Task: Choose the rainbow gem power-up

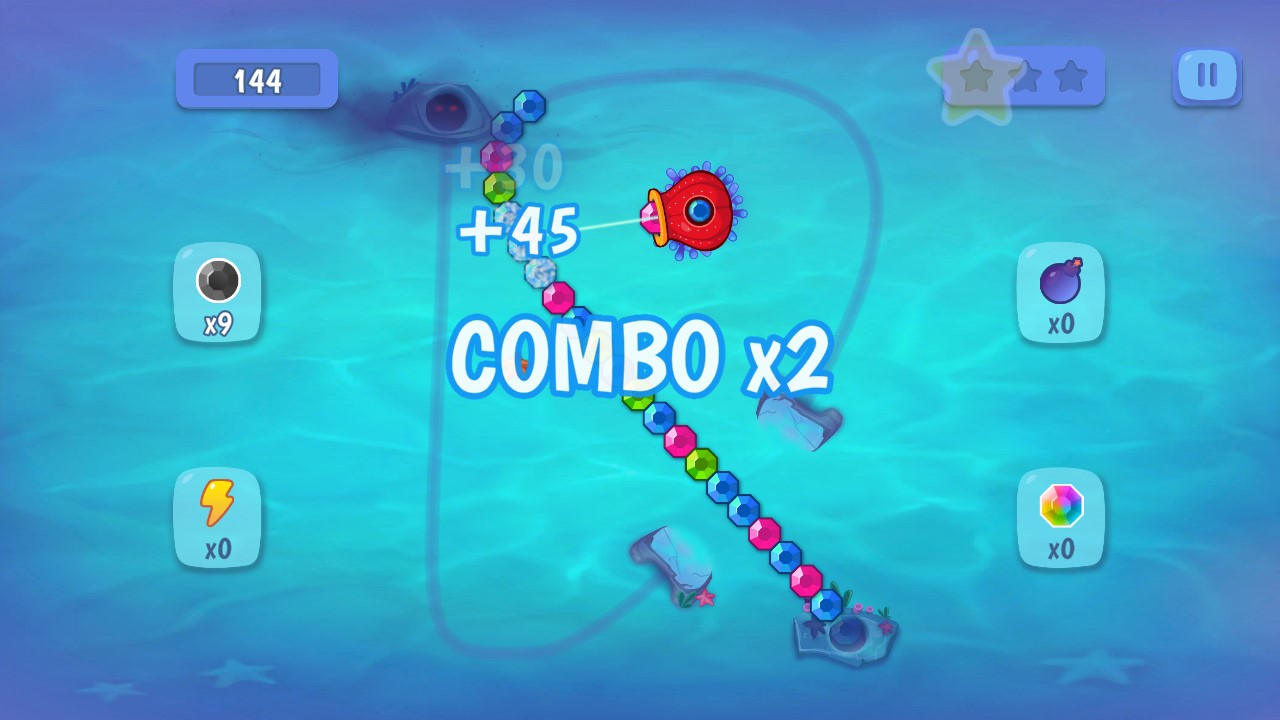Action: pyautogui.click(x=1060, y=518)
